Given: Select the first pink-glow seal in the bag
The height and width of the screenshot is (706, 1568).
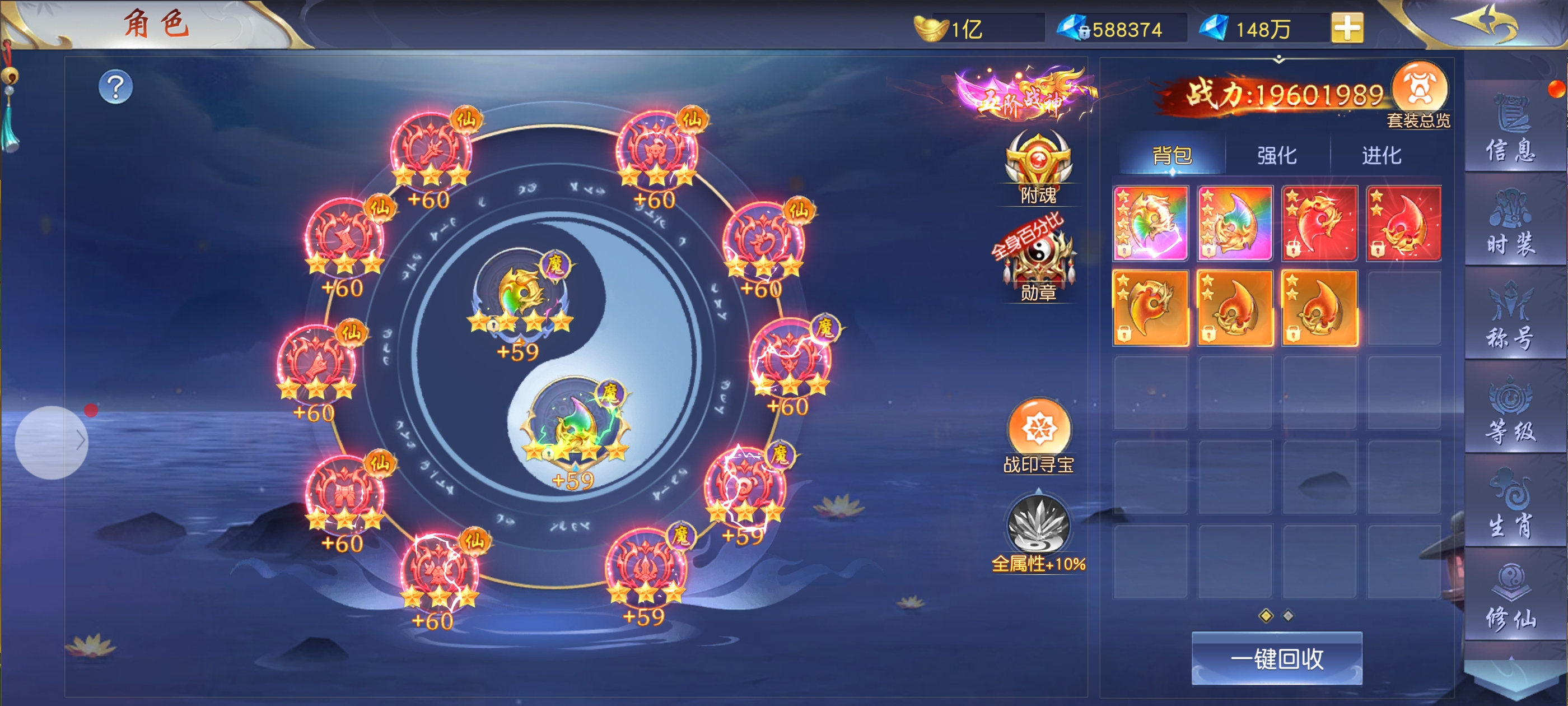Looking at the screenshot, I should [1150, 224].
